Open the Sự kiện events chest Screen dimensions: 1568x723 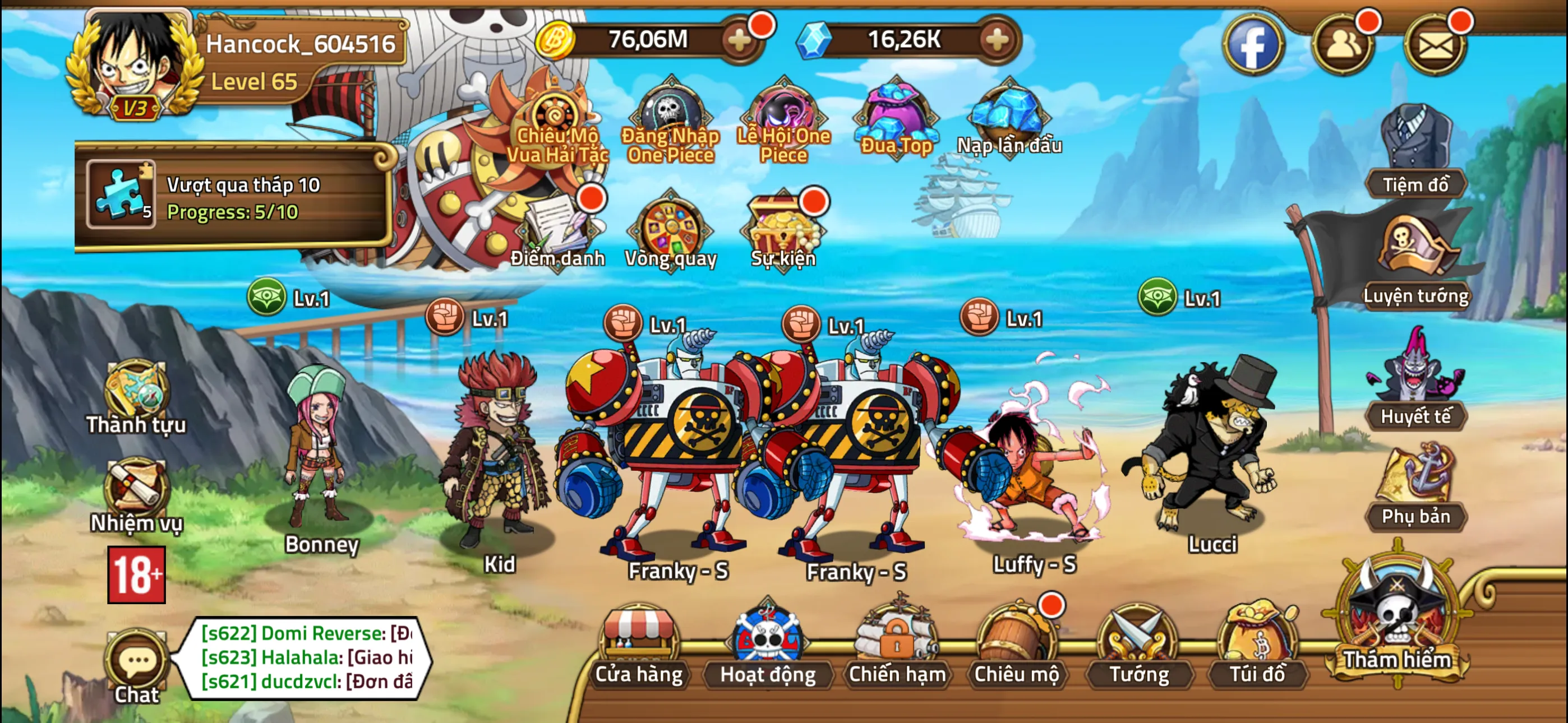[x=783, y=231]
